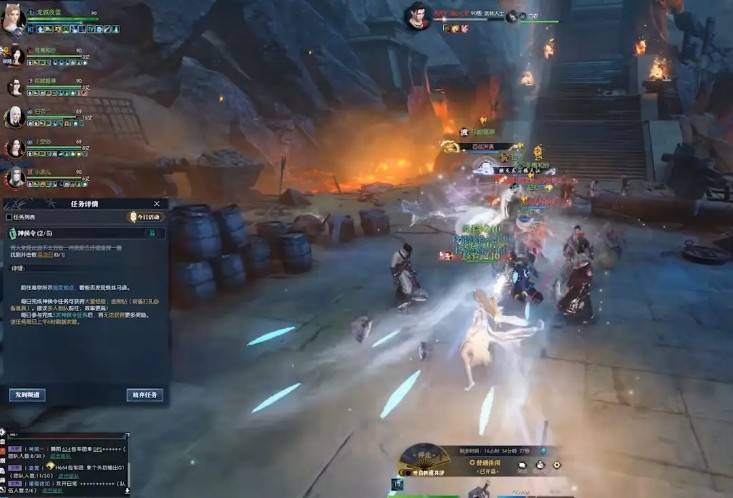Open the 今日活动 daily activities

(145, 217)
